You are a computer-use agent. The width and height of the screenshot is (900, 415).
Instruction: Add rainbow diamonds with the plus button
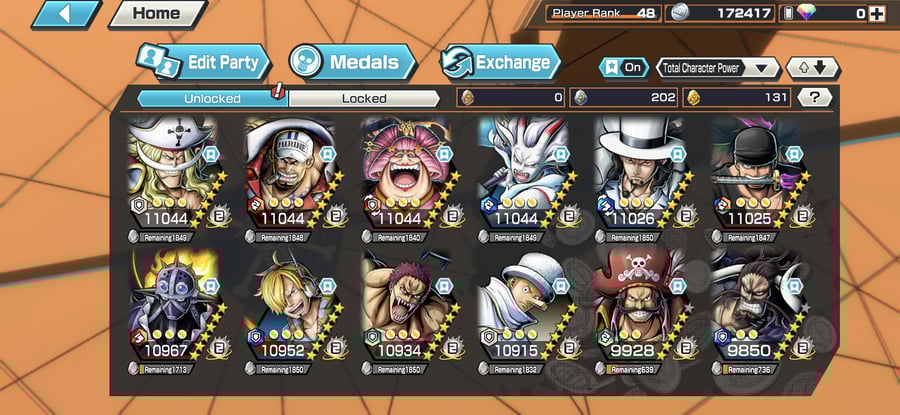coord(878,14)
